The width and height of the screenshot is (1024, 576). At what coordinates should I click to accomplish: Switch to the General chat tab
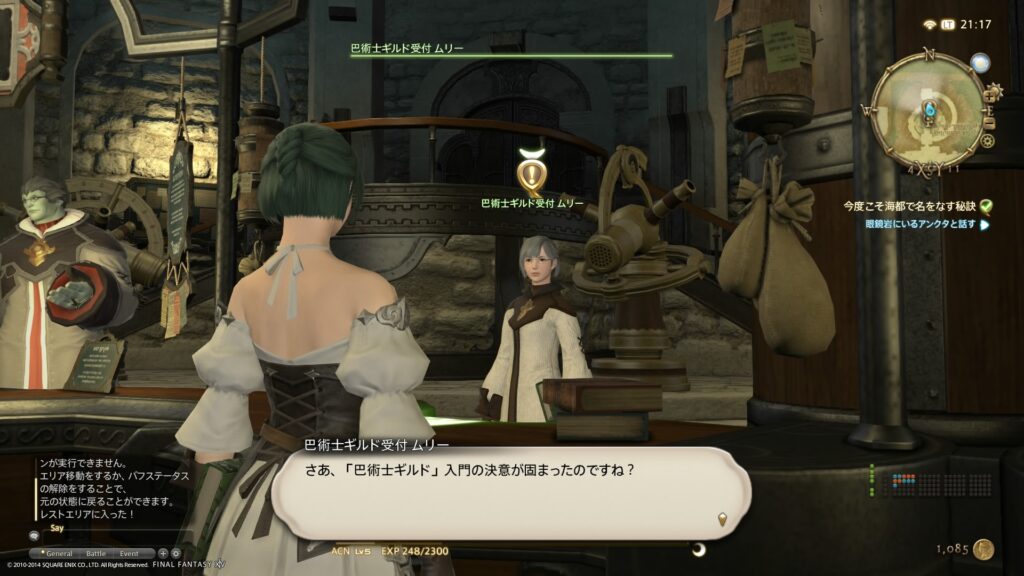tap(59, 552)
